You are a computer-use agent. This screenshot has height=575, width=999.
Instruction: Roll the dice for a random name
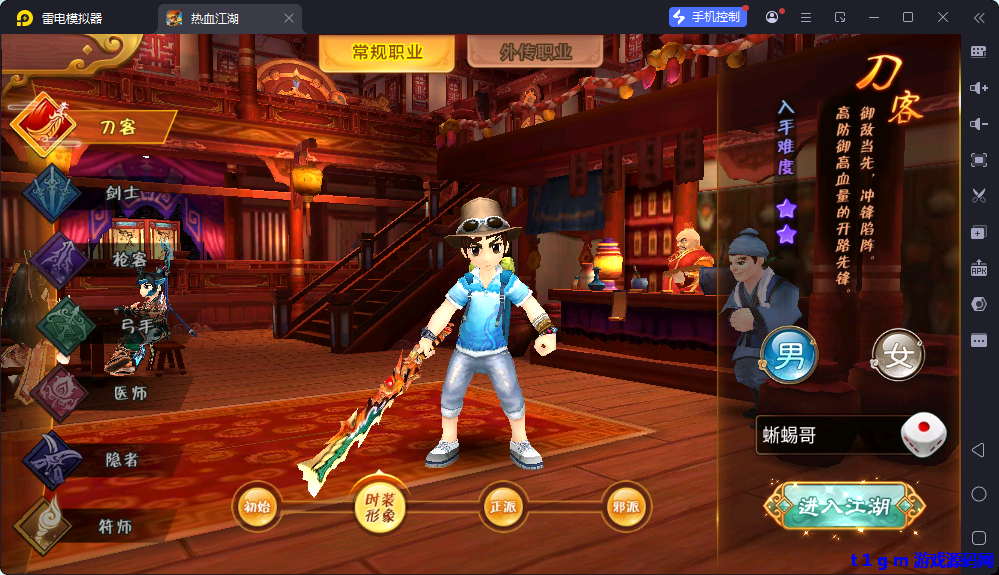point(923,435)
